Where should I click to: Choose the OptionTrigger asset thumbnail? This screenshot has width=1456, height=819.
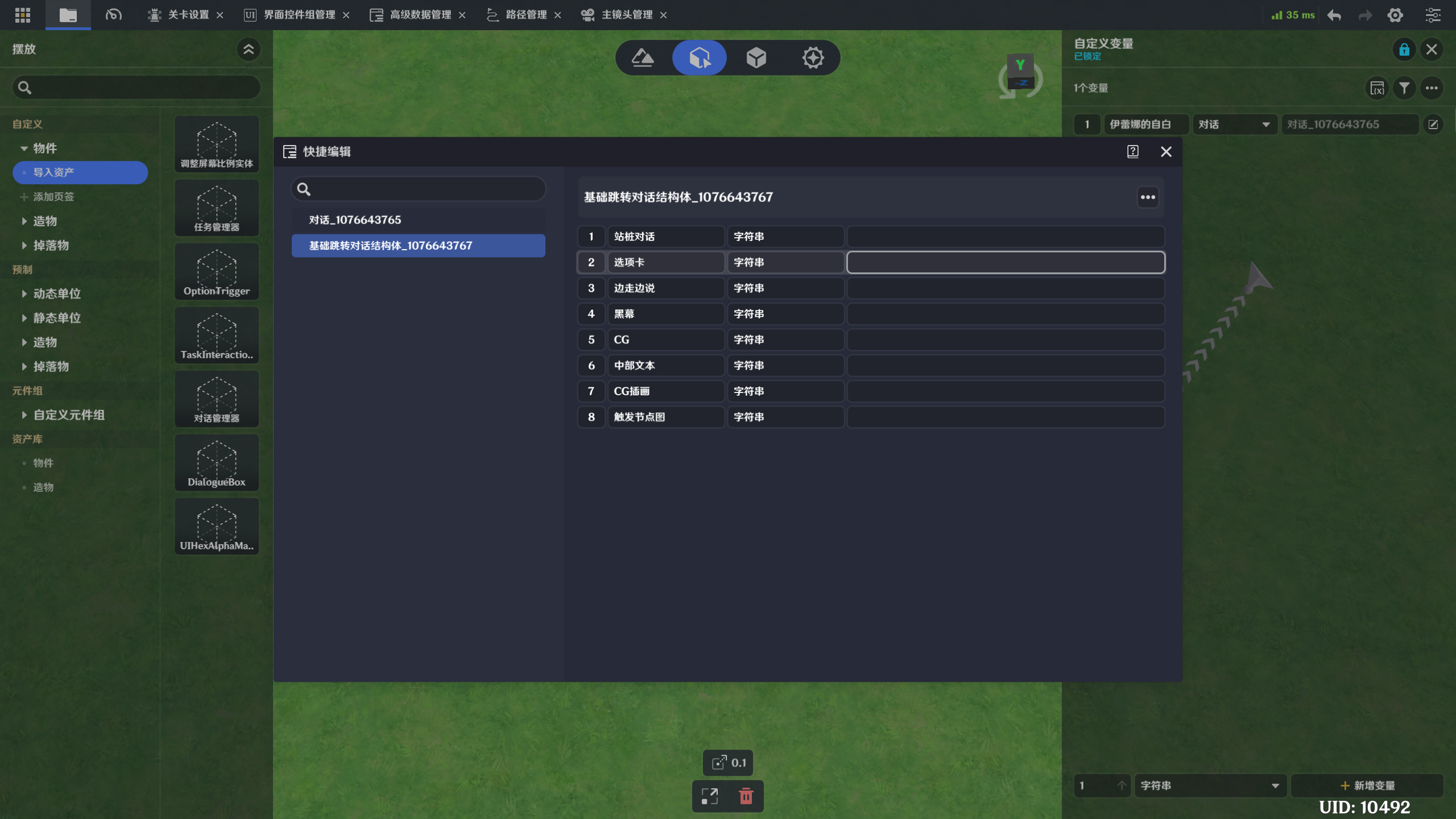pyautogui.click(x=217, y=272)
